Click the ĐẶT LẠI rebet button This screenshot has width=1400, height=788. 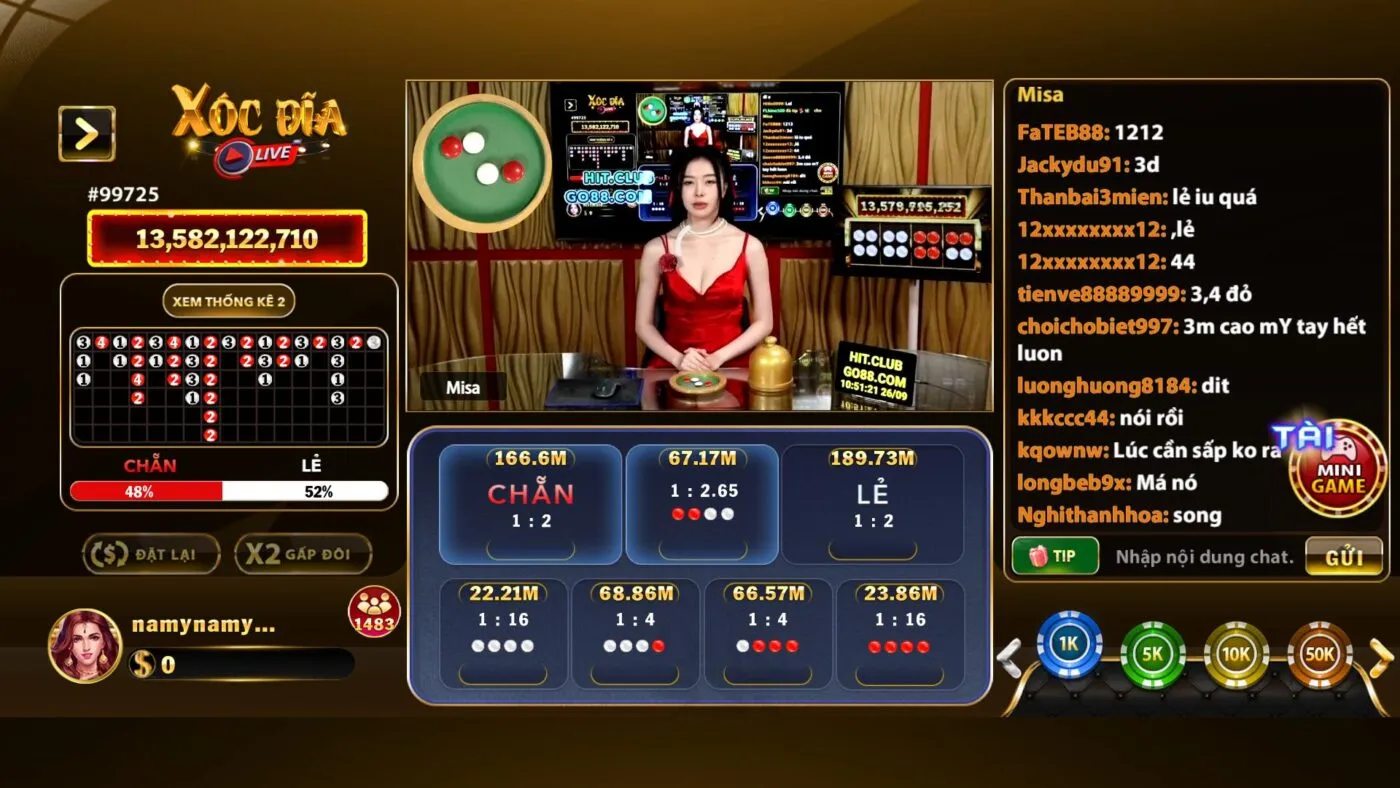[x=151, y=554]
